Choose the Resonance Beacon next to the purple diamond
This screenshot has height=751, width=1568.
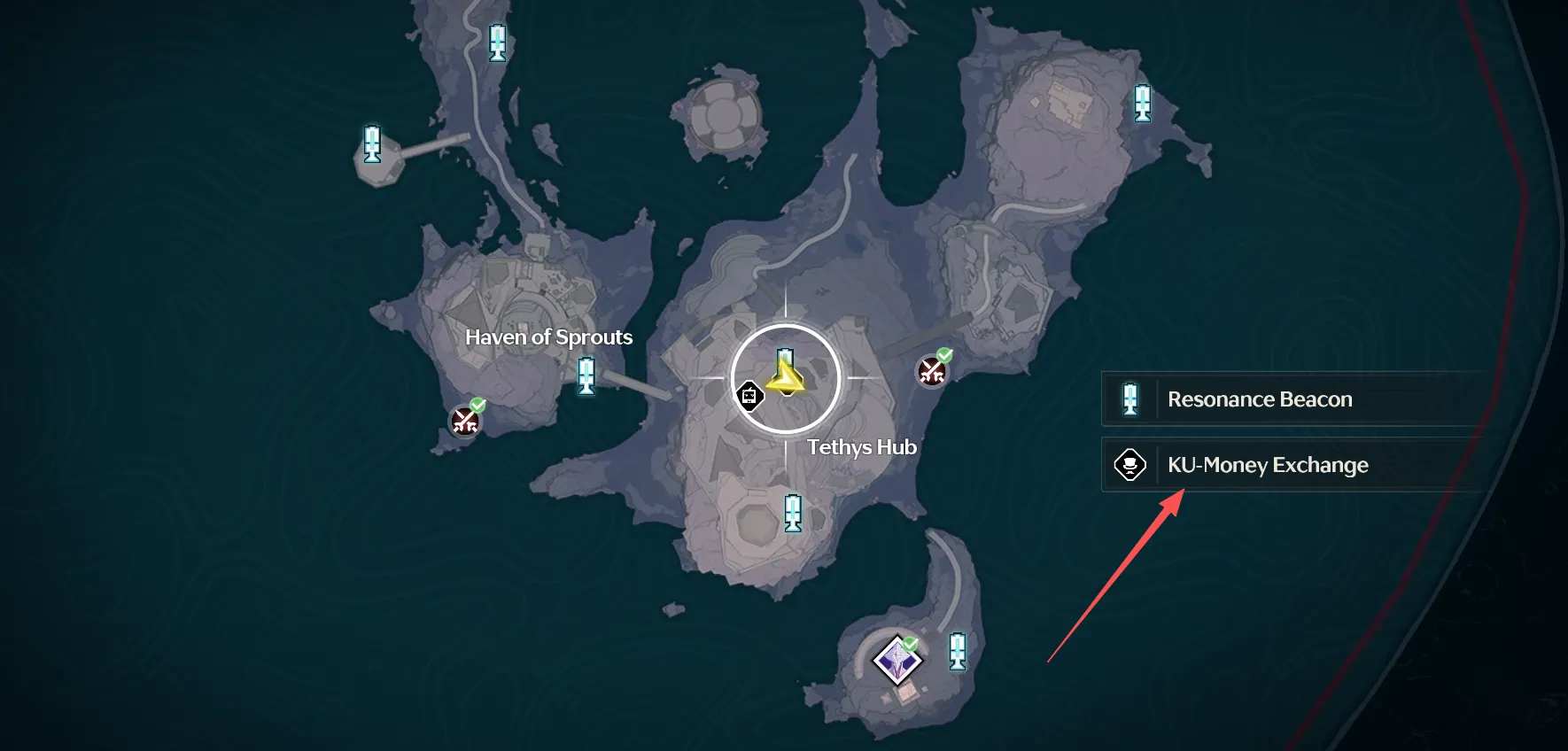957,651
